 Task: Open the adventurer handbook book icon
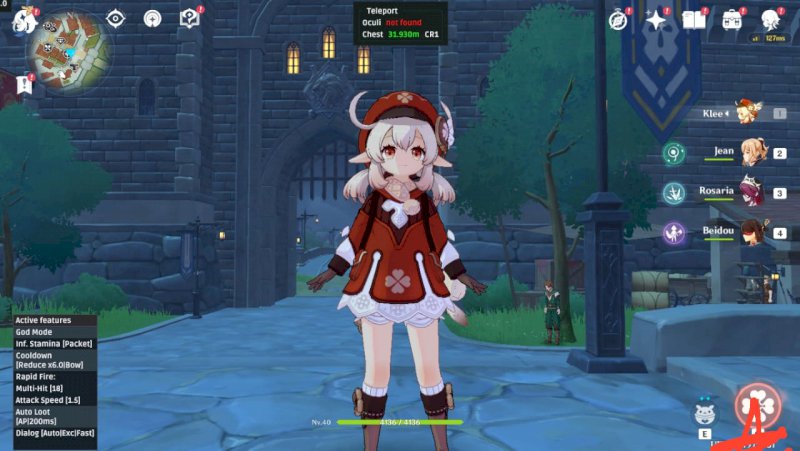point(694,20)
